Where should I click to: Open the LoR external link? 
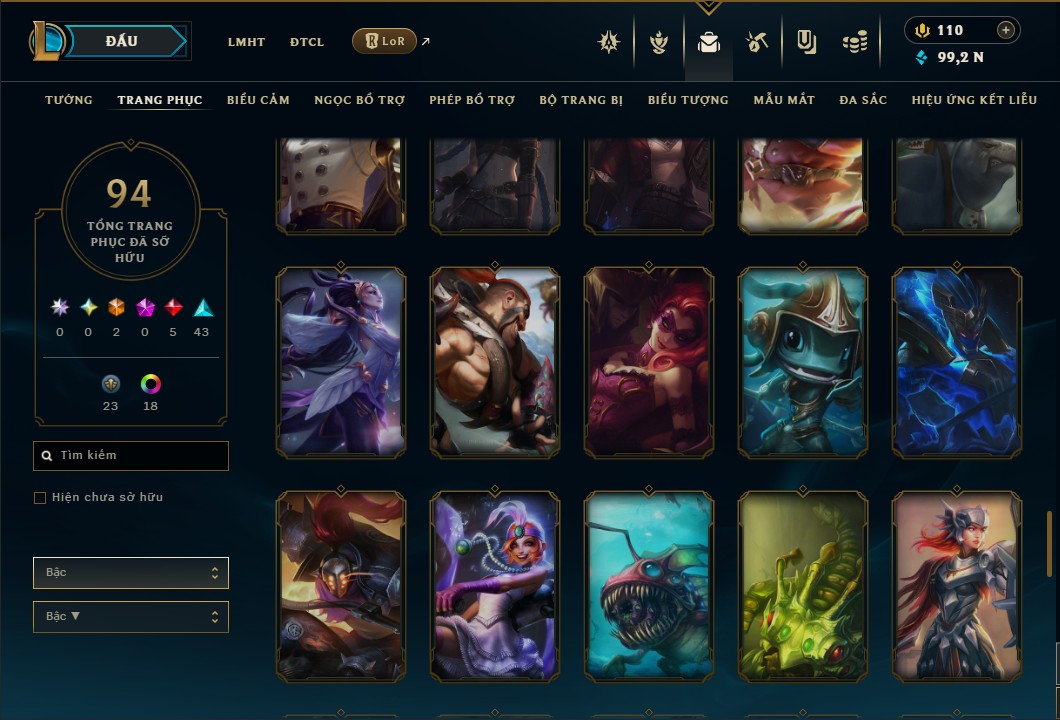[x=385, y=41]
